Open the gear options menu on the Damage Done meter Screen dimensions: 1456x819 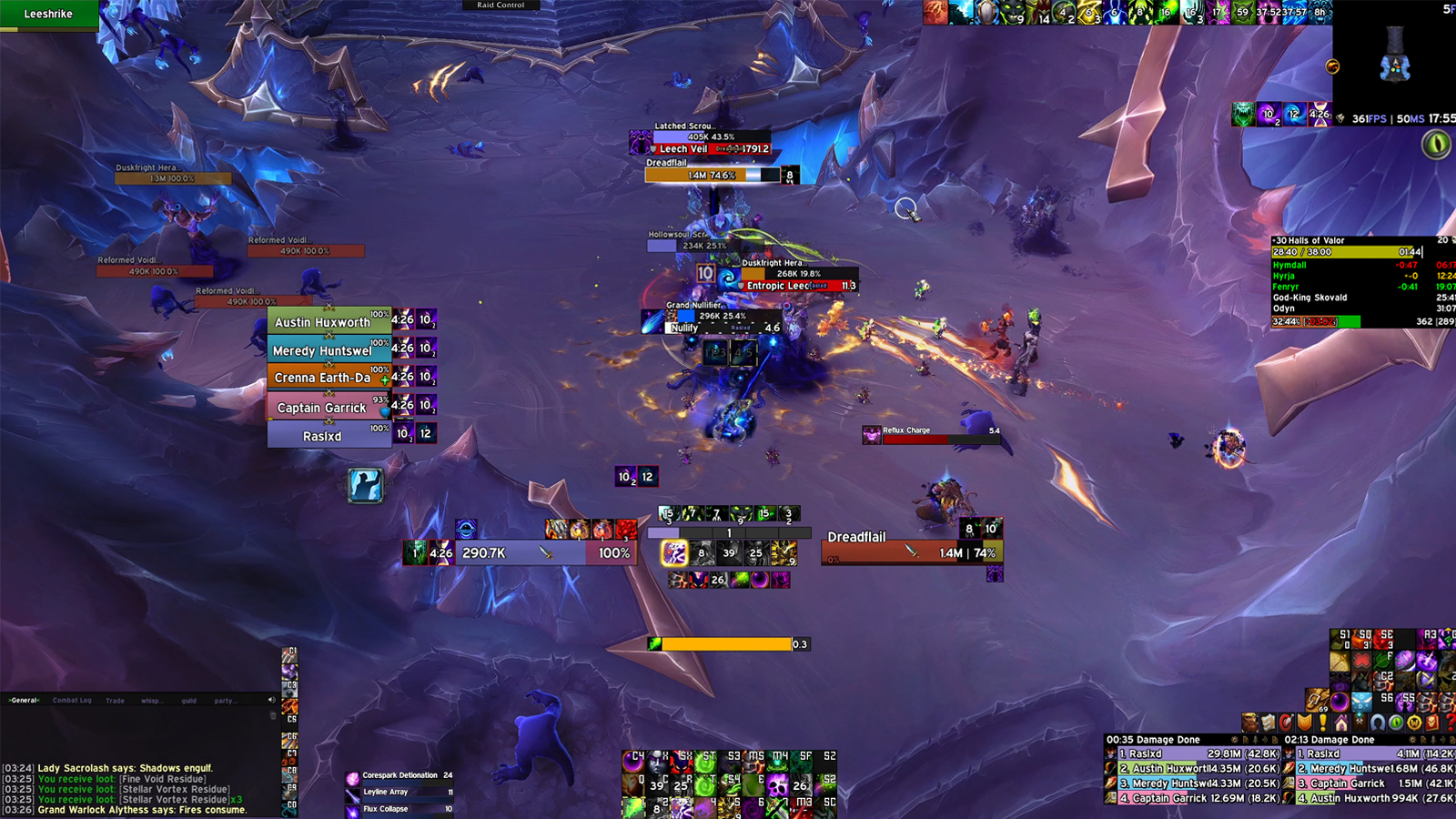1235,740
